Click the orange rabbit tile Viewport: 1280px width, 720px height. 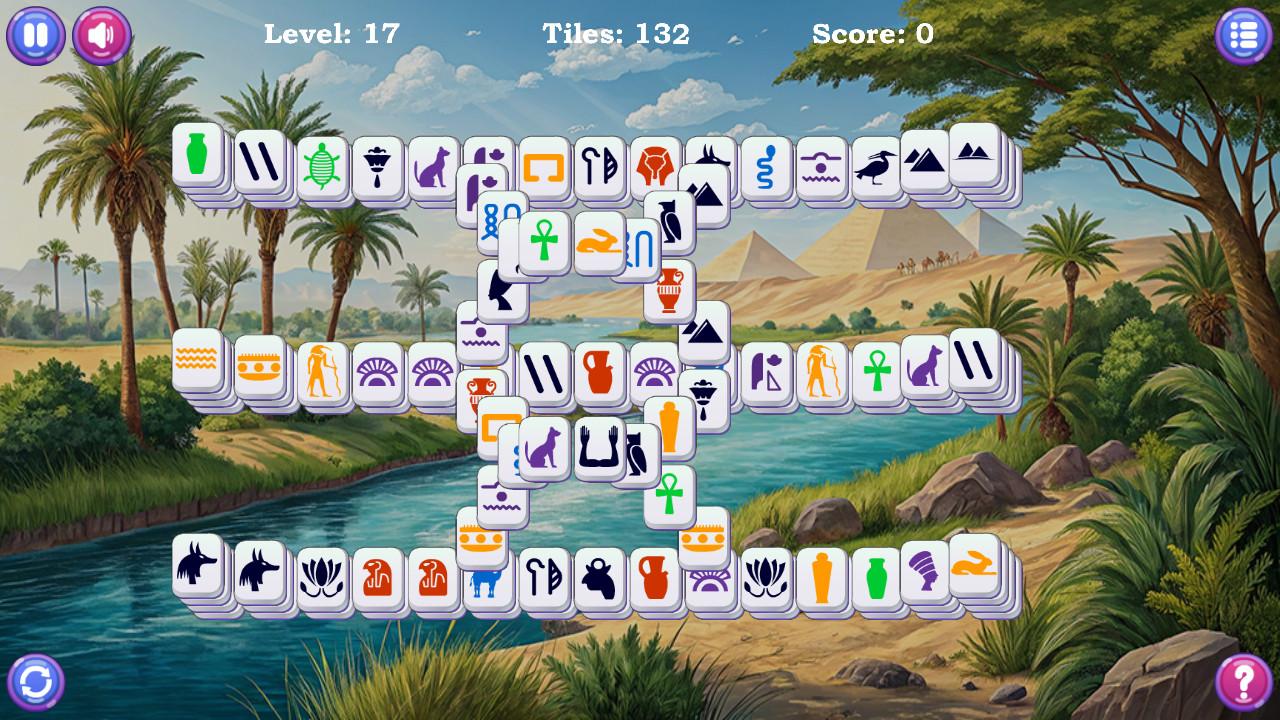click(x=600, y=242)
